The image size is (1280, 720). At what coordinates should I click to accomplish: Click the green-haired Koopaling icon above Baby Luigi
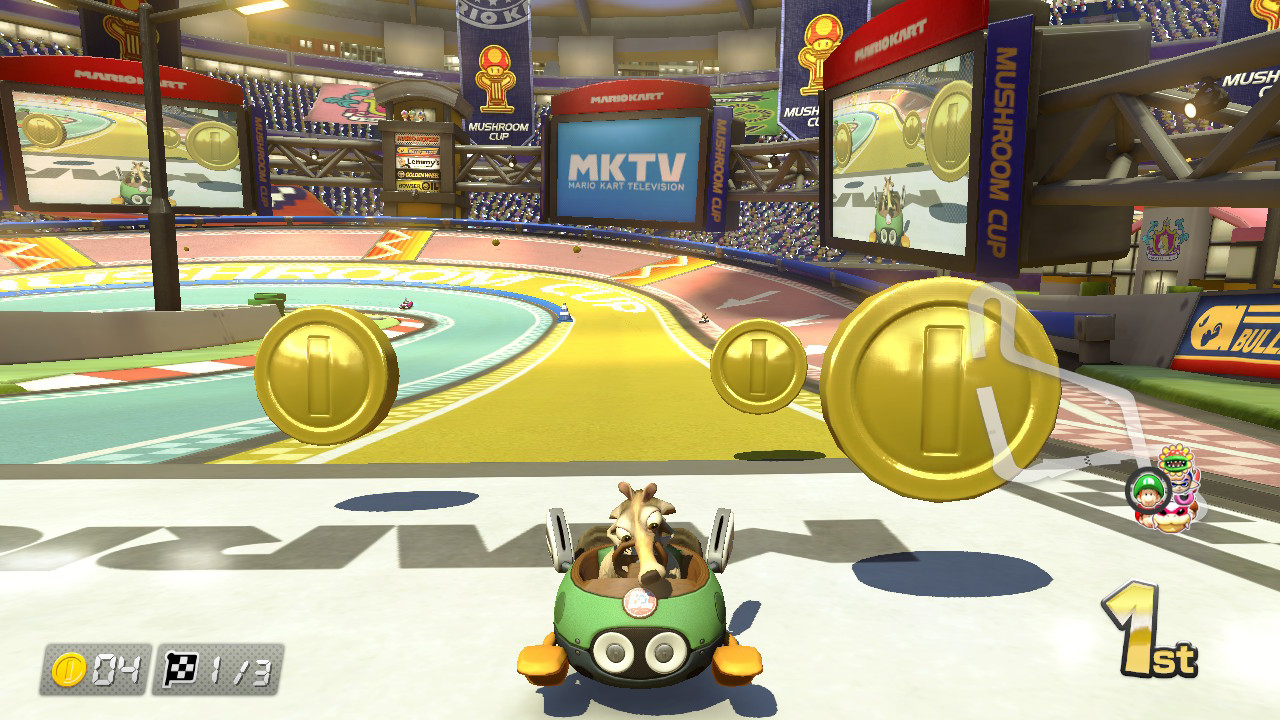click(1174, 459)
